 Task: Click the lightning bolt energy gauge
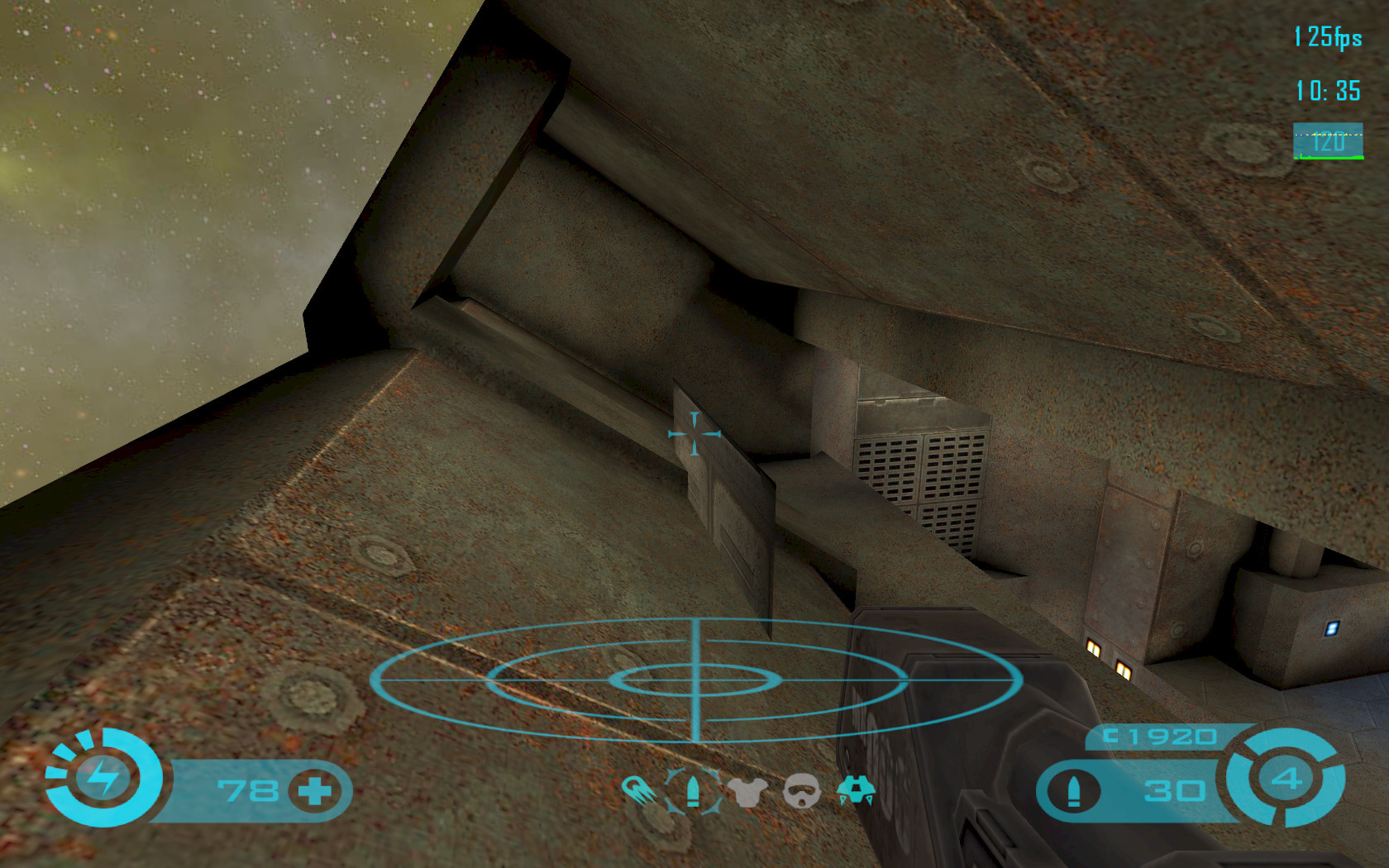pos(103,778)
